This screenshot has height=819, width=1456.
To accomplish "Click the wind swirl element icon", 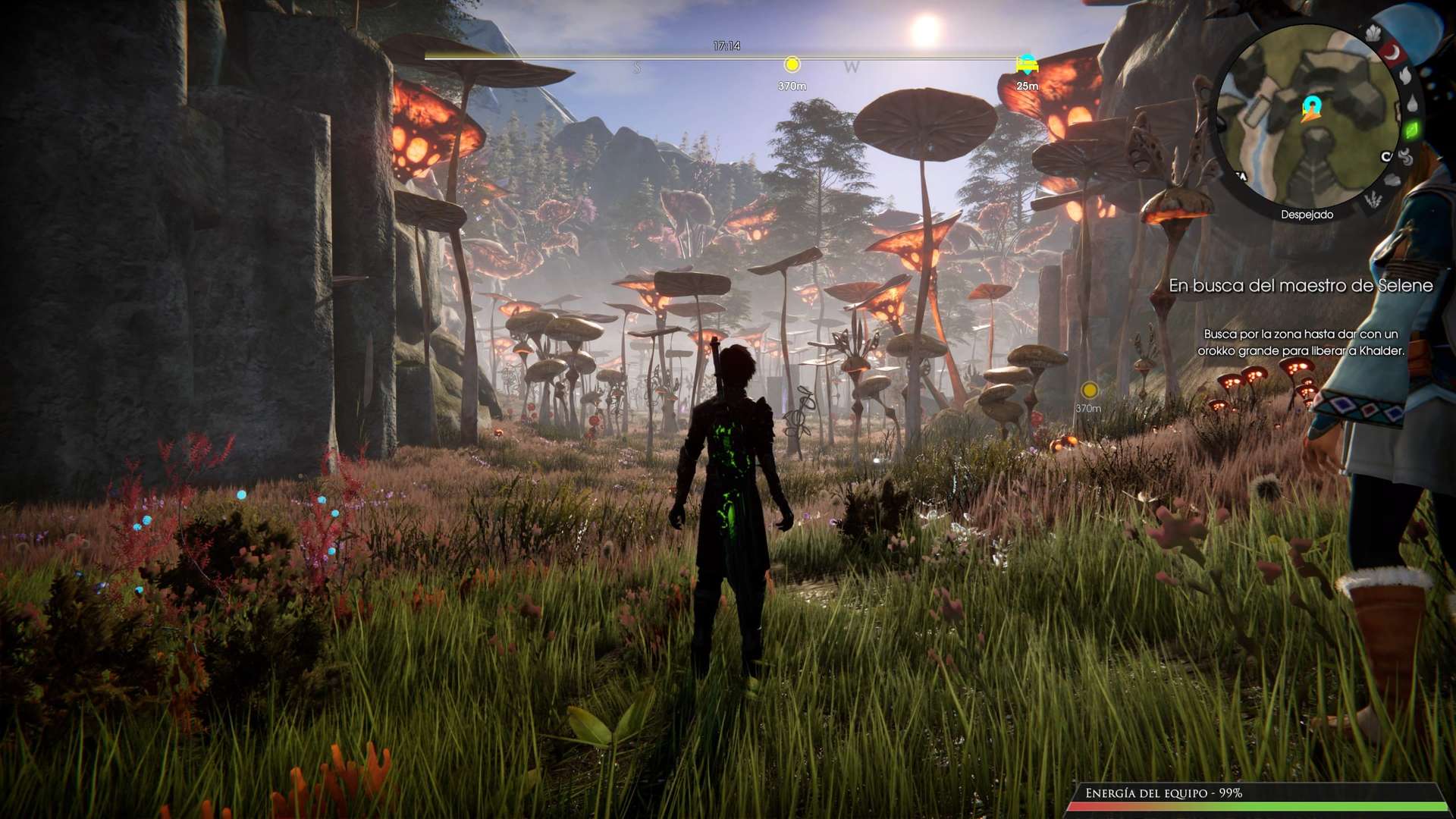I will pyautogui.click(x=1405, y=157).
